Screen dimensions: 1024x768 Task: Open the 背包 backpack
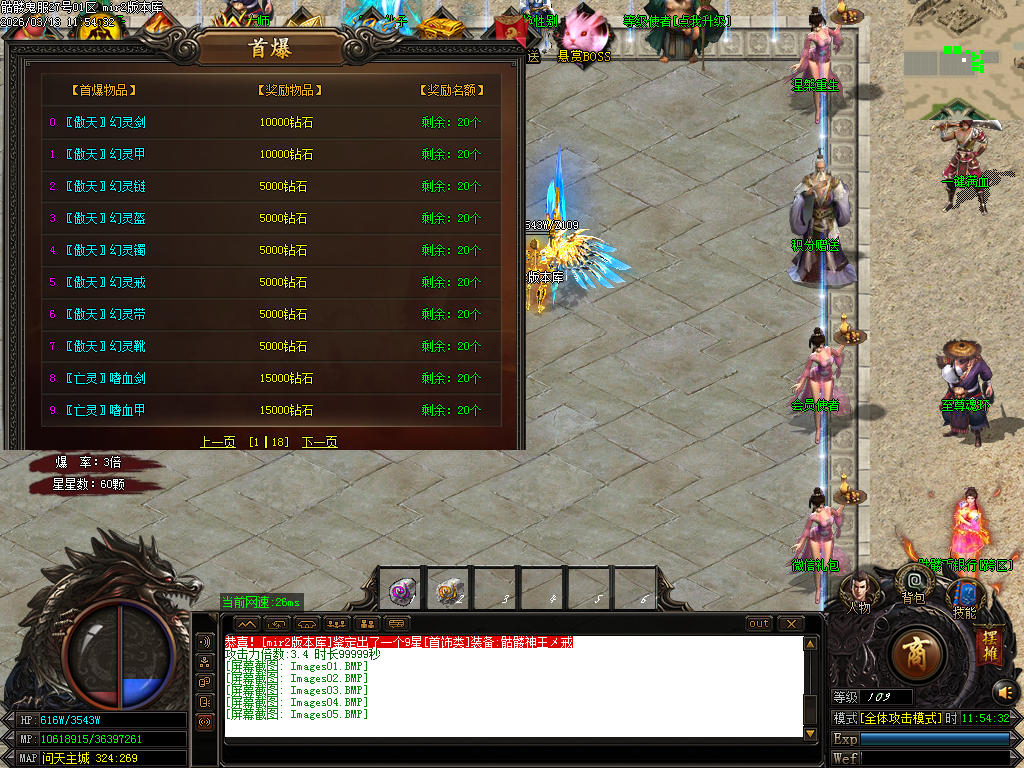coord(913,583)
